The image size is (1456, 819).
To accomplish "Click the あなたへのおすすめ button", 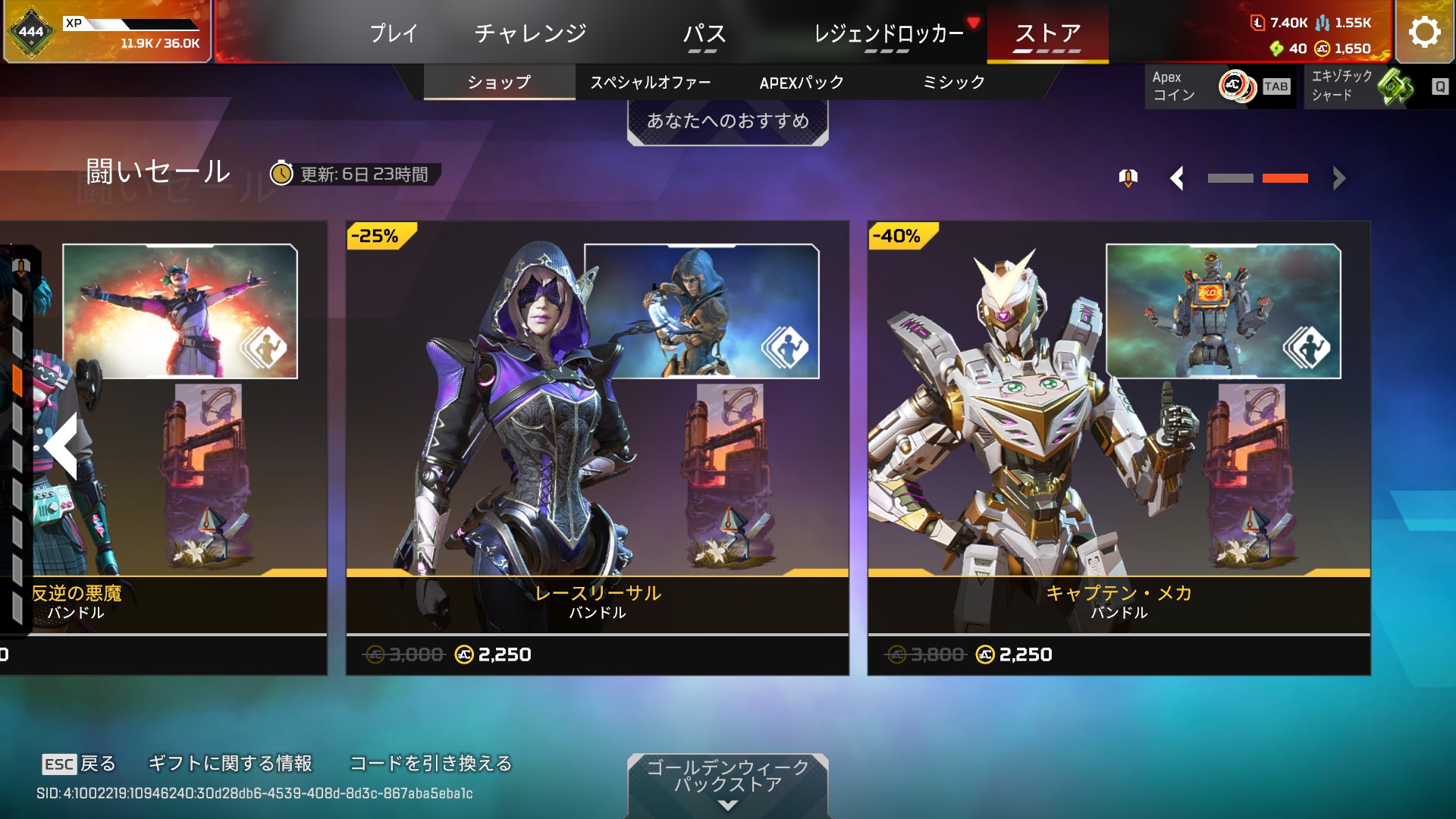I will [x=727, y=121].
